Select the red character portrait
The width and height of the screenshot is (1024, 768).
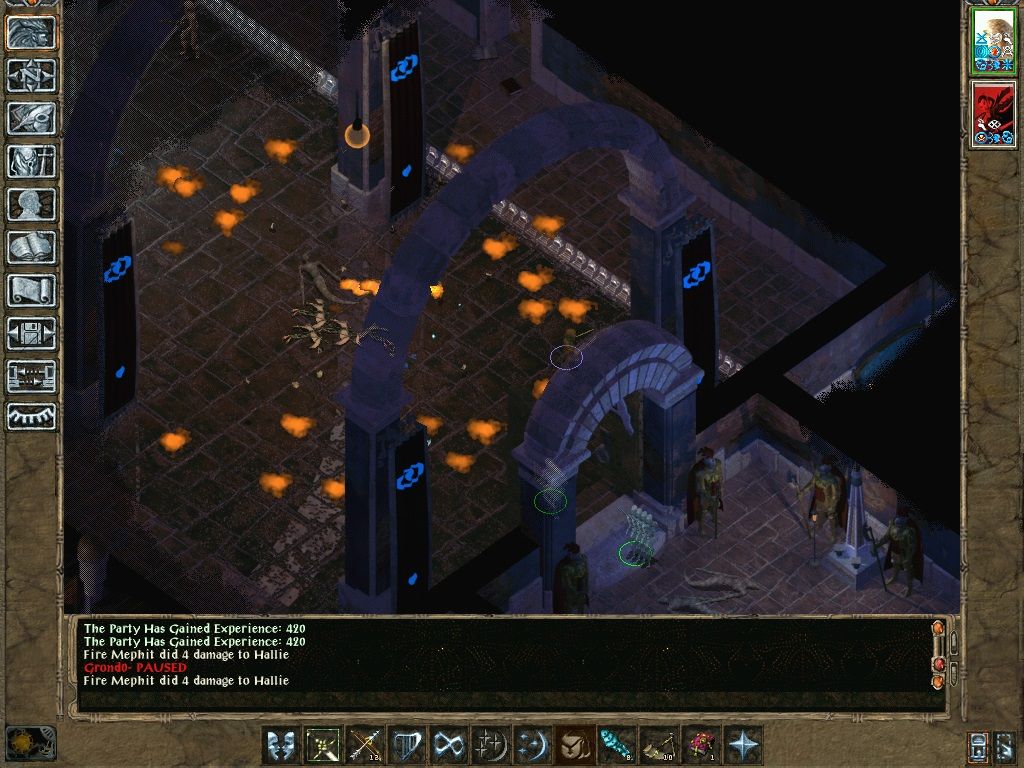994,114
